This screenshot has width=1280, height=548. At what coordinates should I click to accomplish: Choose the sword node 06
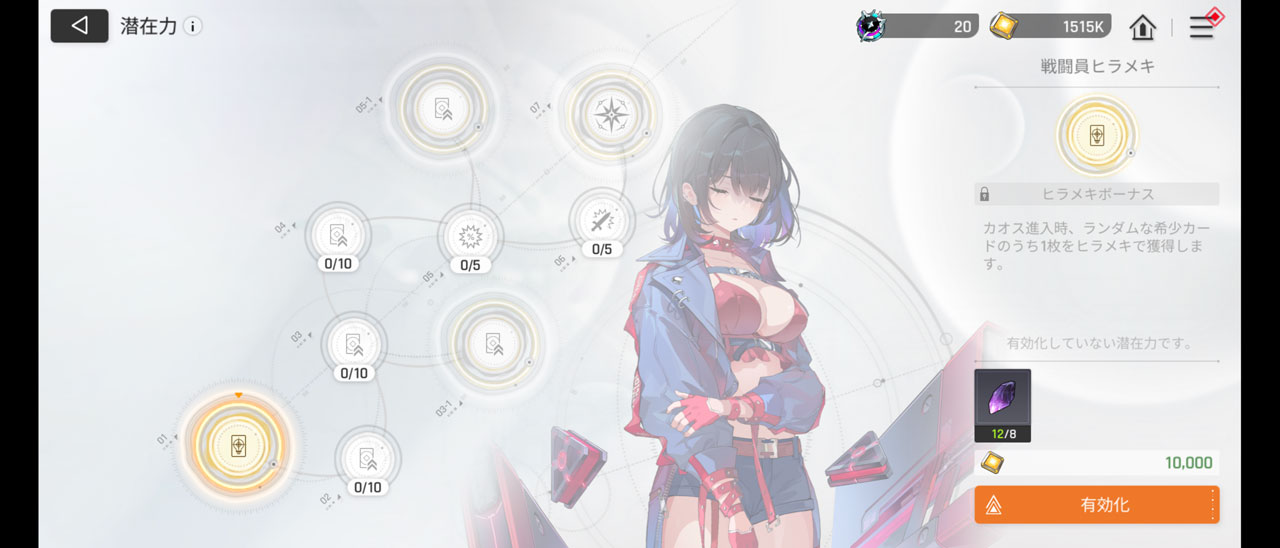pos(601,221)
